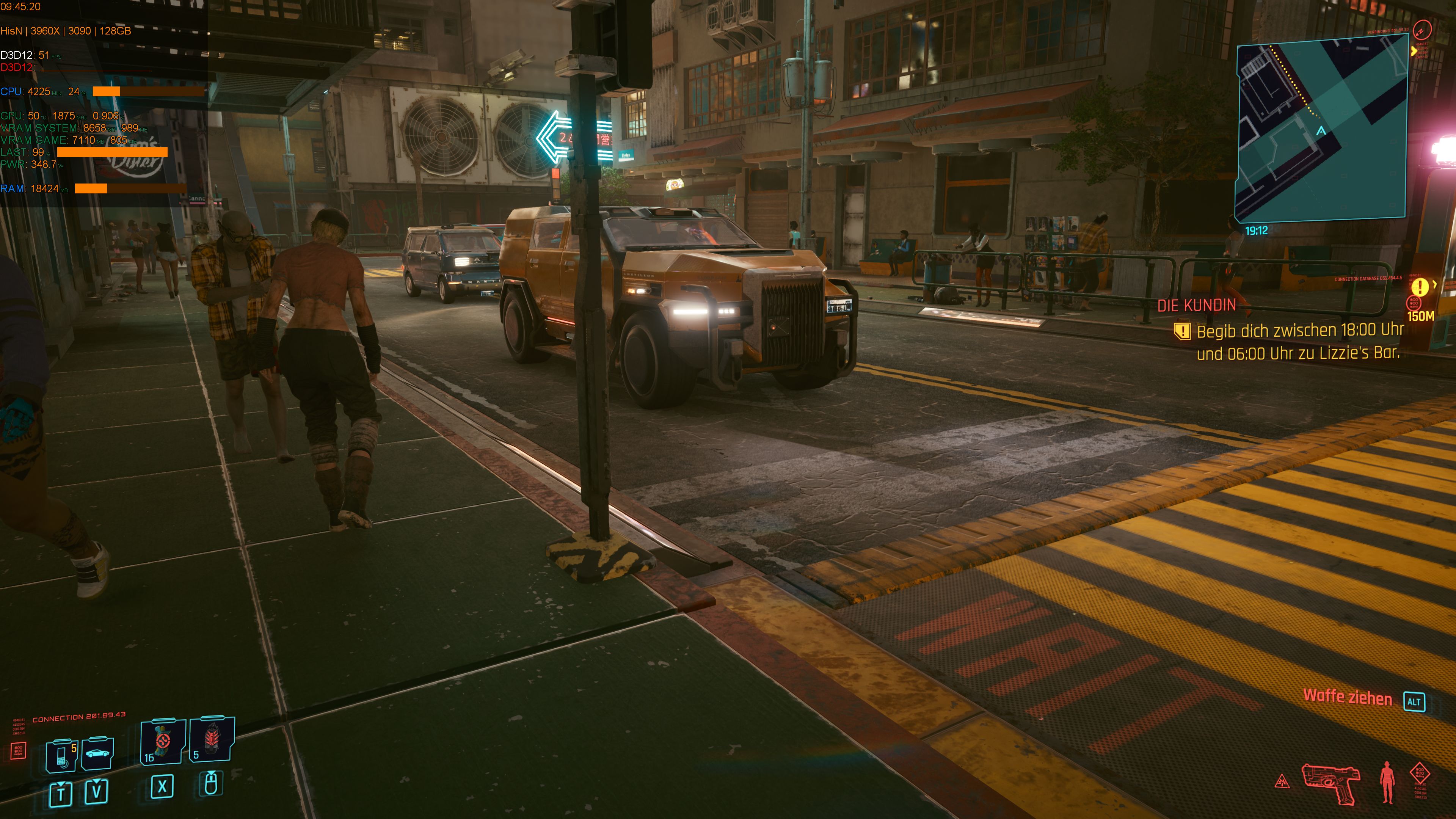Screen dimensions: 1456x819
Task: Toggle the red hex relic indicator bottom right
Action: pos(1420,774)
